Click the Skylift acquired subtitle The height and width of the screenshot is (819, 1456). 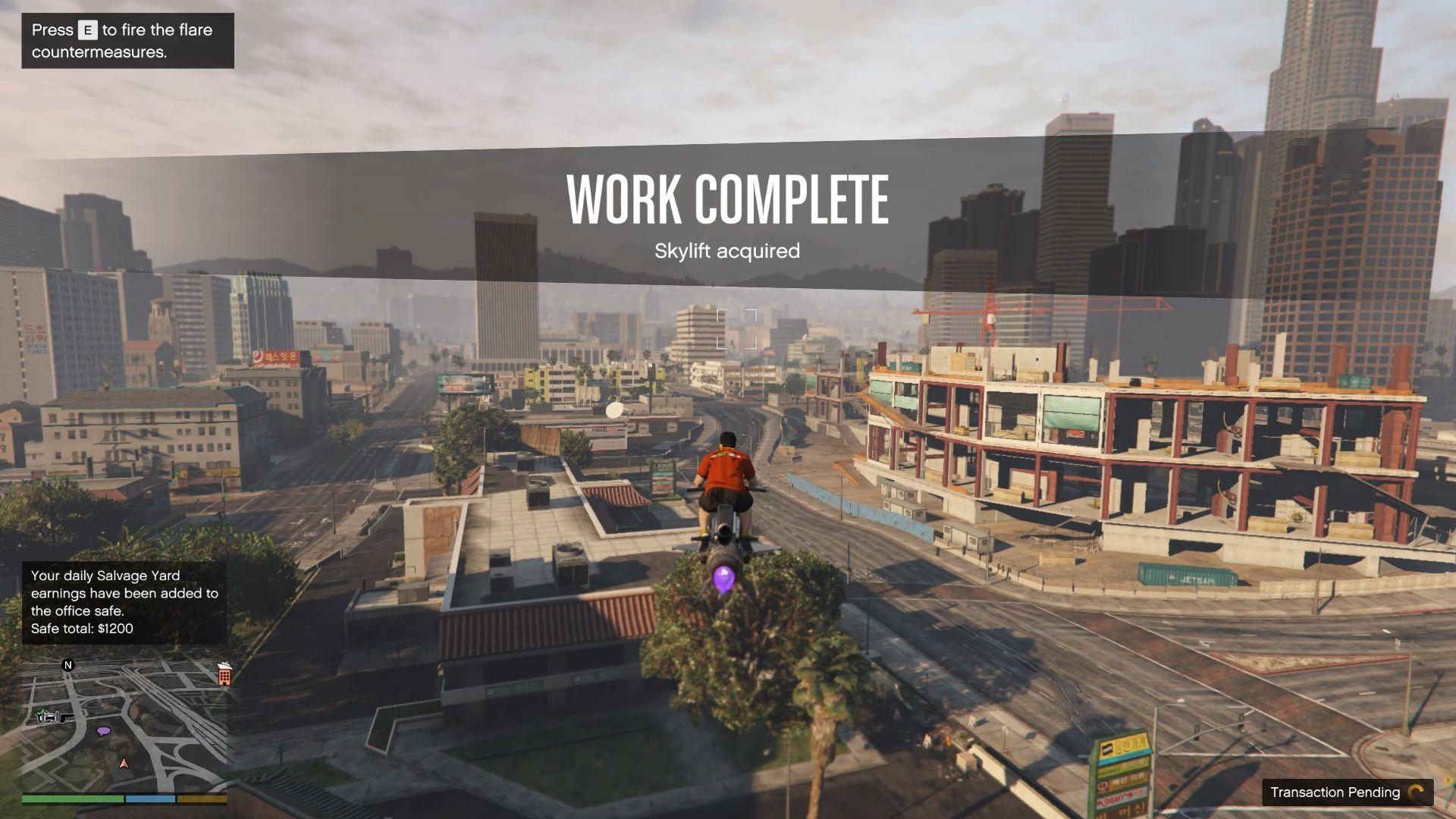(x=727, y=250)
